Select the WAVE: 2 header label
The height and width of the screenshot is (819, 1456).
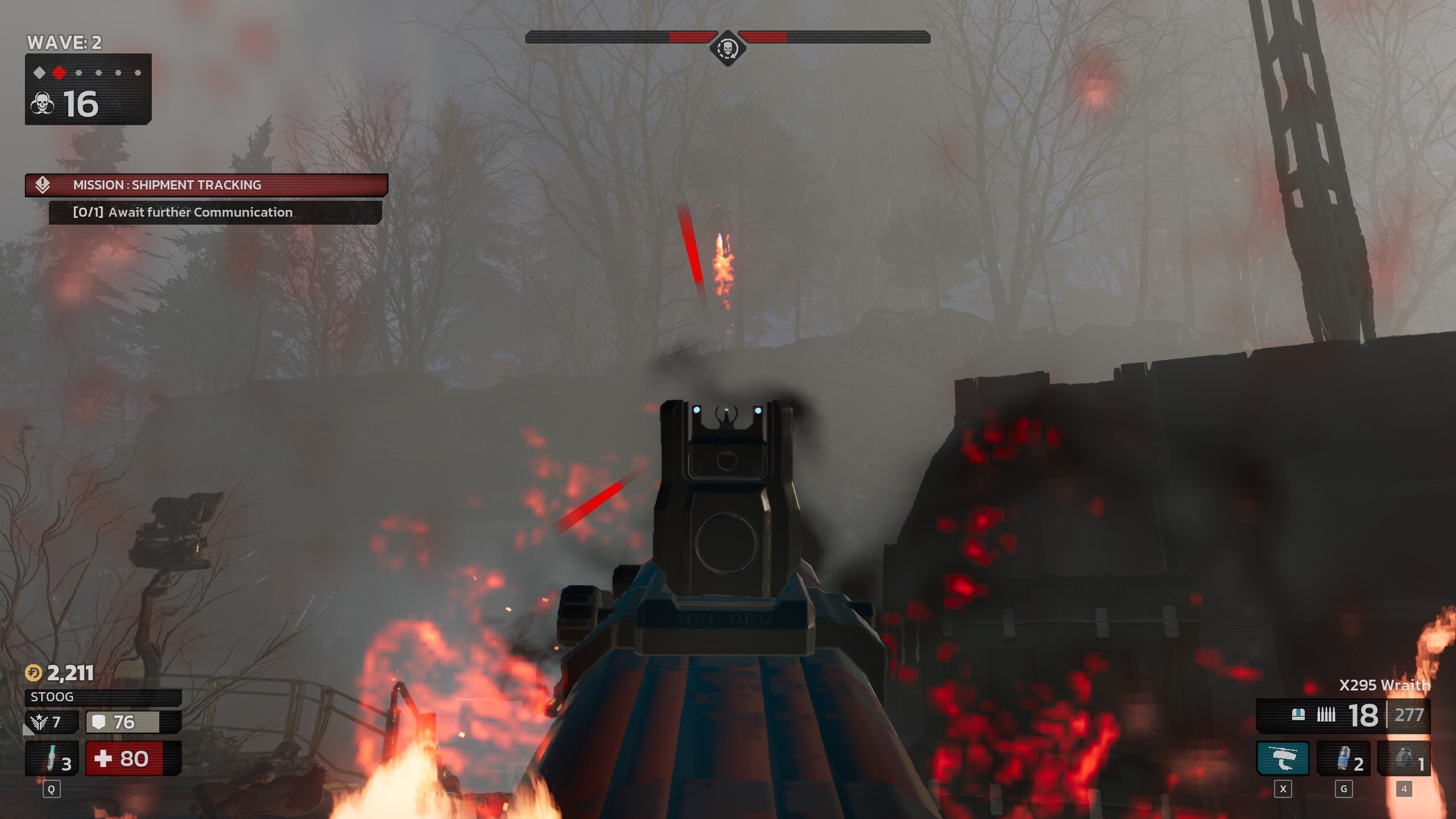click(x=65, y=43)
